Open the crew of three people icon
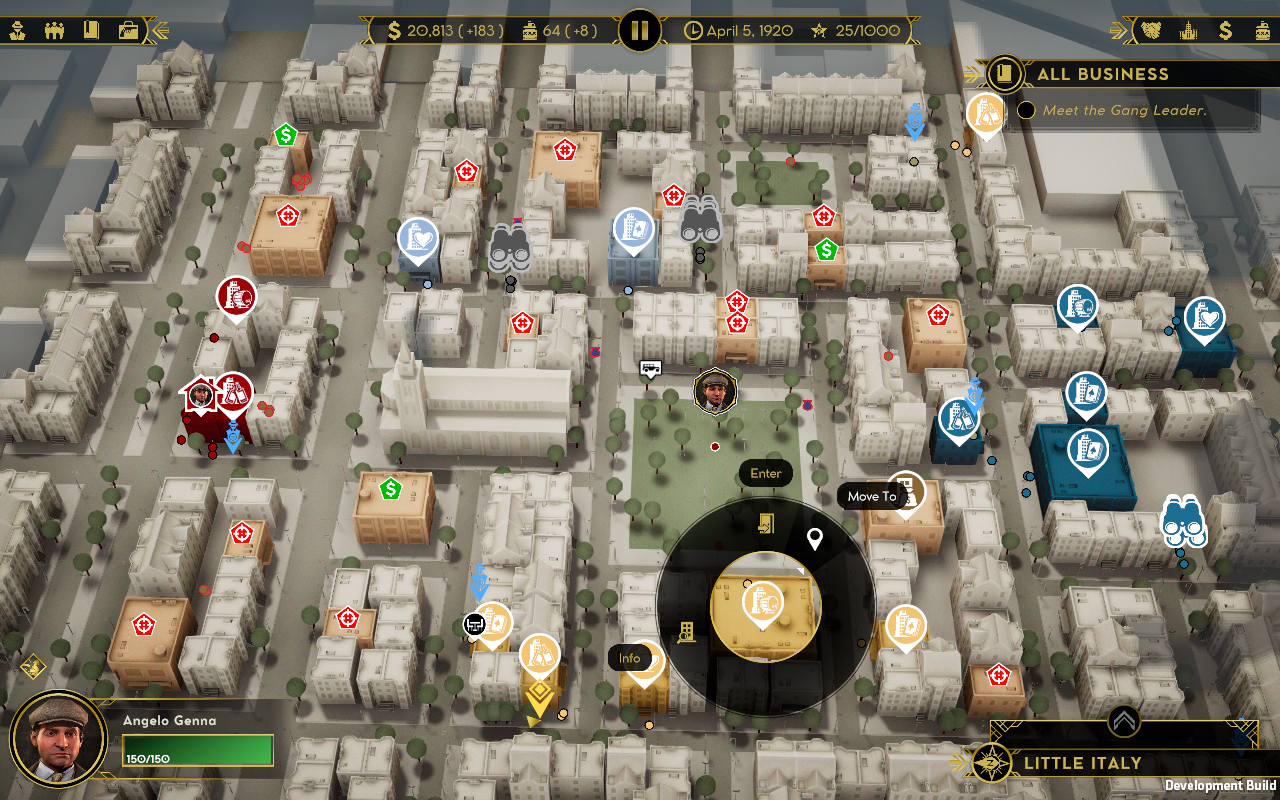The height and width of the screenshot is (800, 1280). pos(55,30)
